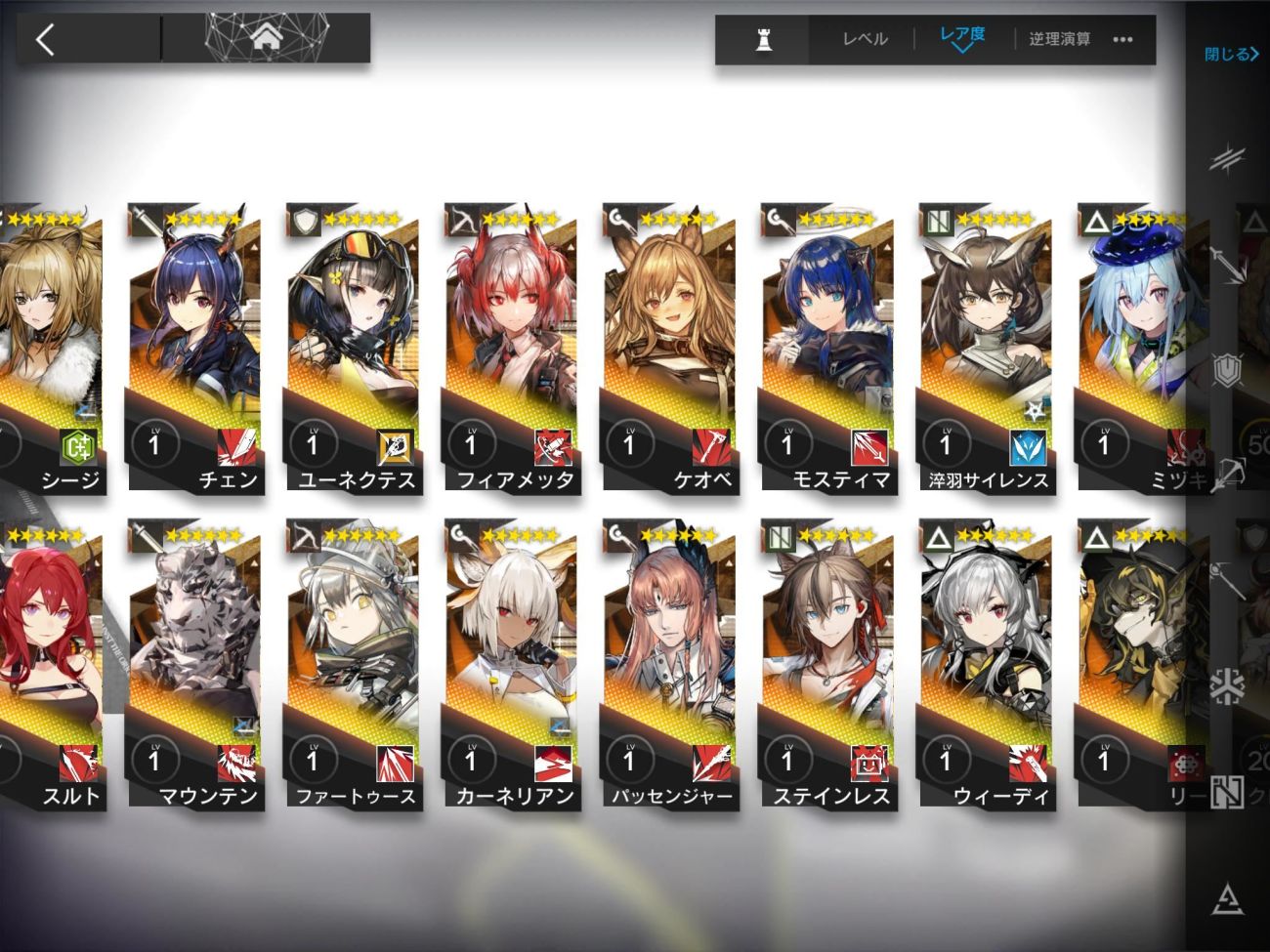This screenshot has height=952, width=1270.
Task: Close the class filter panel with 閉じる
Action: tap(1230, 54)
